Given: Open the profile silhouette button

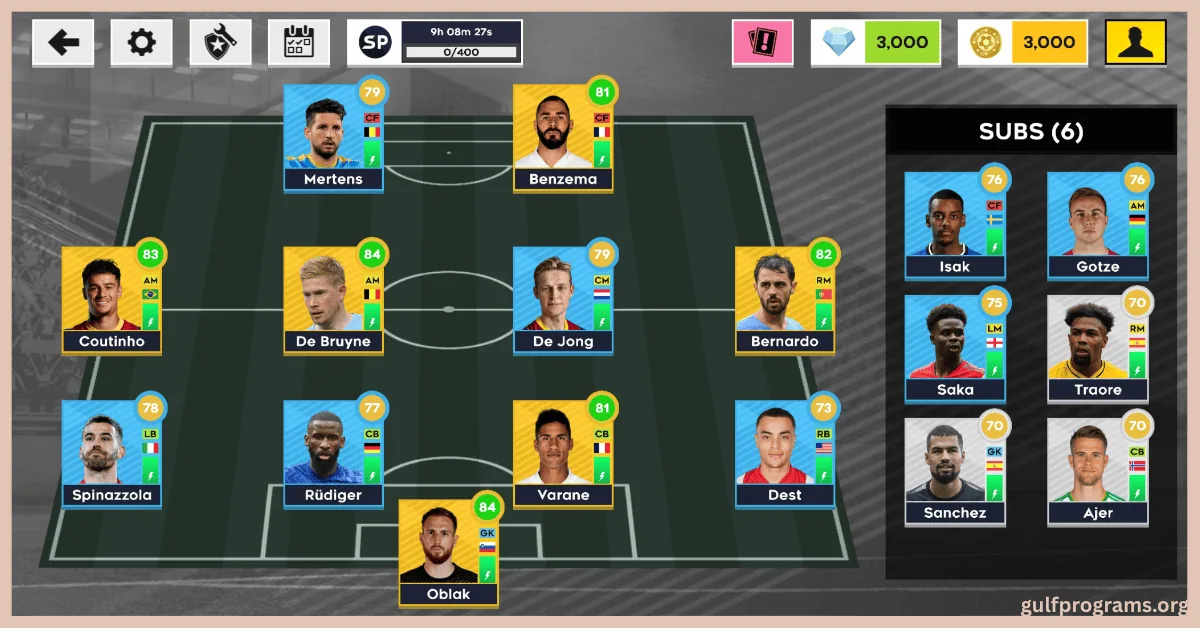Looking at the screenshot, I should tap(1135, 43).
